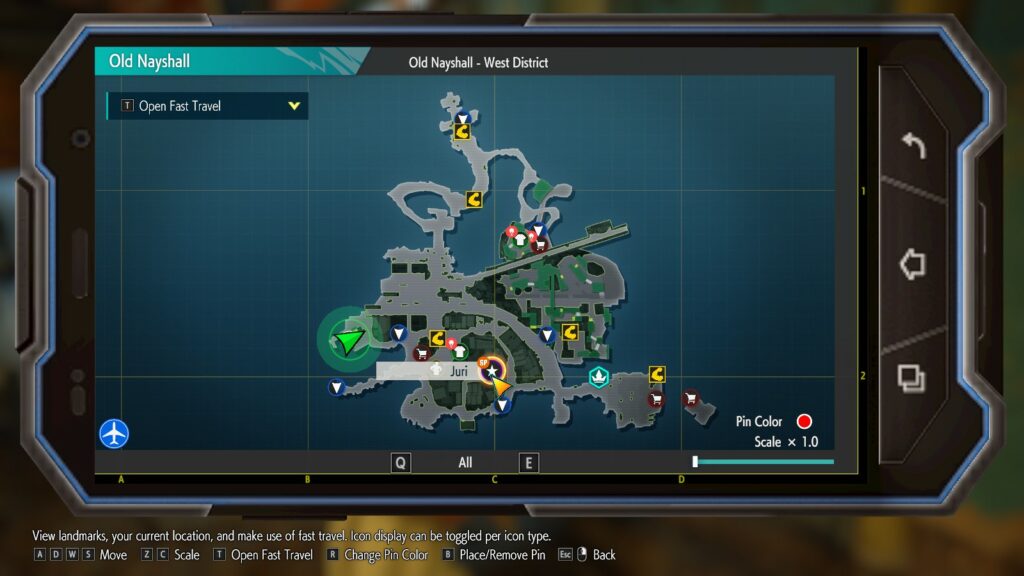1024x576 pixels.
Task: Click the airplane travel icon
Action: pos(115,434)
